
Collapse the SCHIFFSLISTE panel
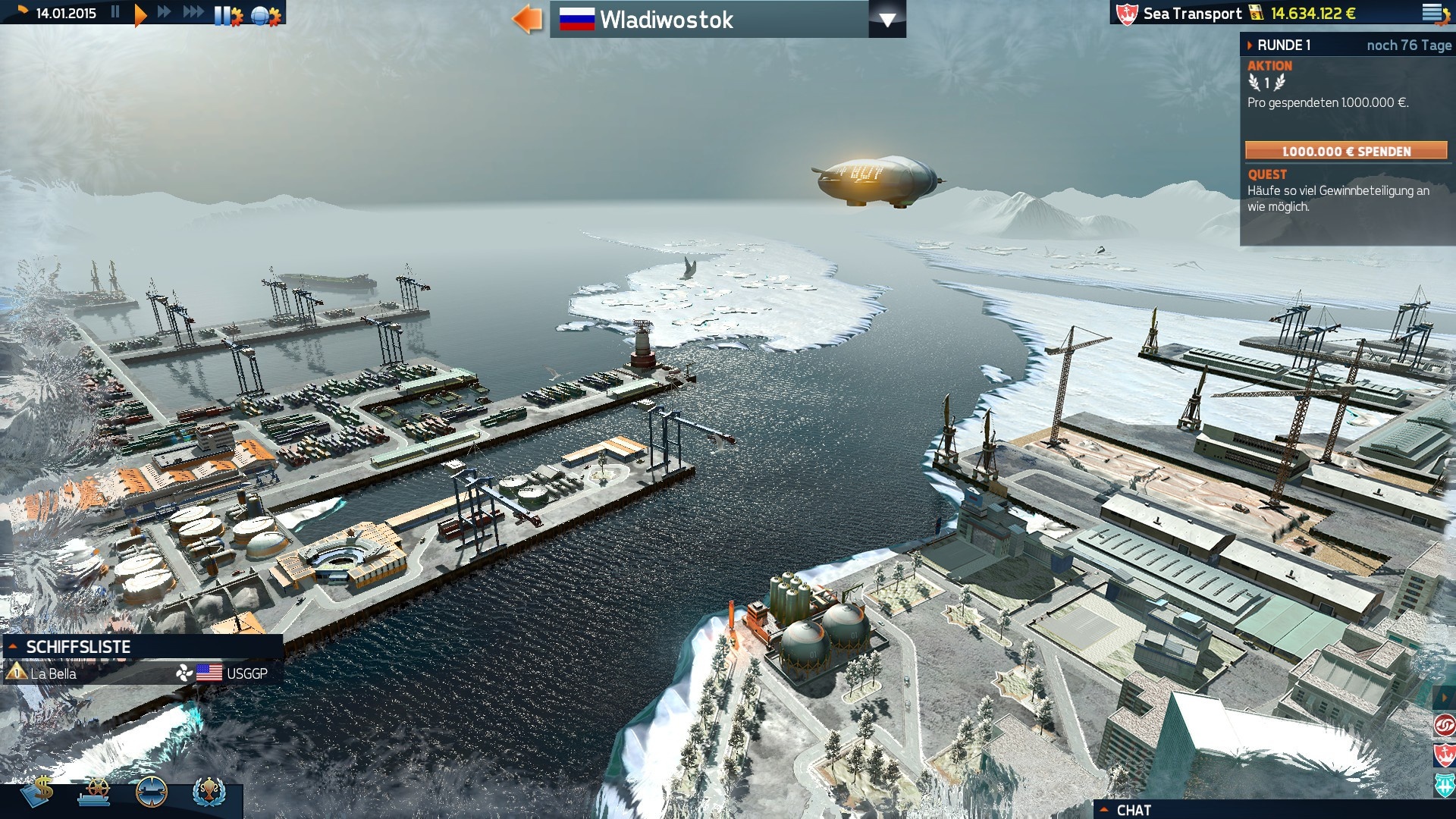[x=14, y=648]
